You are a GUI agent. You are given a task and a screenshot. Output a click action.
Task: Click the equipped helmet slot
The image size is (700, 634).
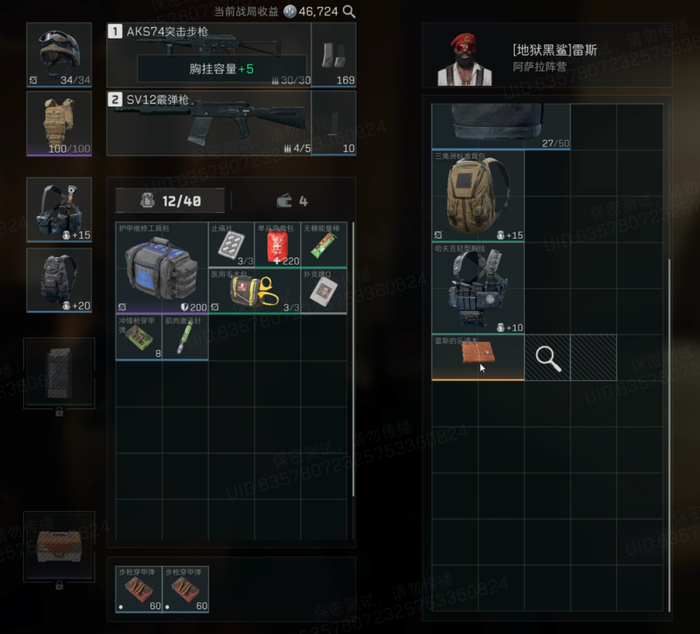coord(59,54)
